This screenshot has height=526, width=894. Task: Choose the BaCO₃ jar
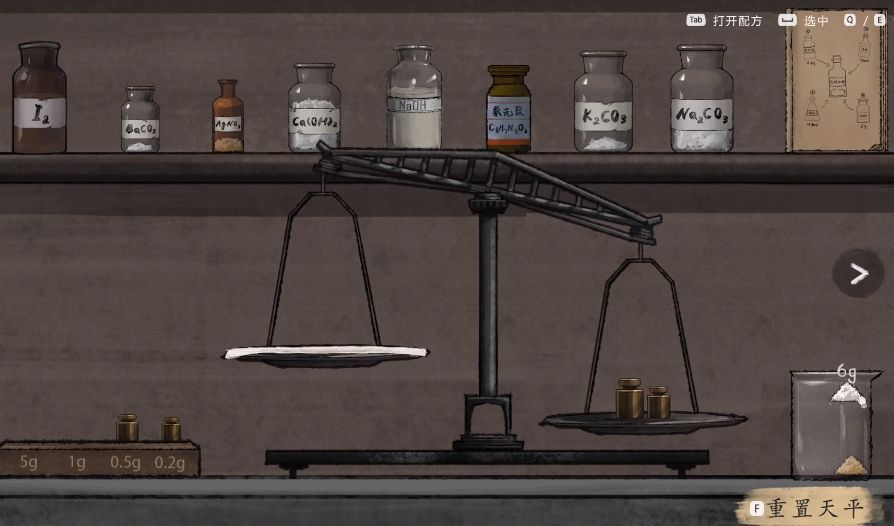(140, 120)
